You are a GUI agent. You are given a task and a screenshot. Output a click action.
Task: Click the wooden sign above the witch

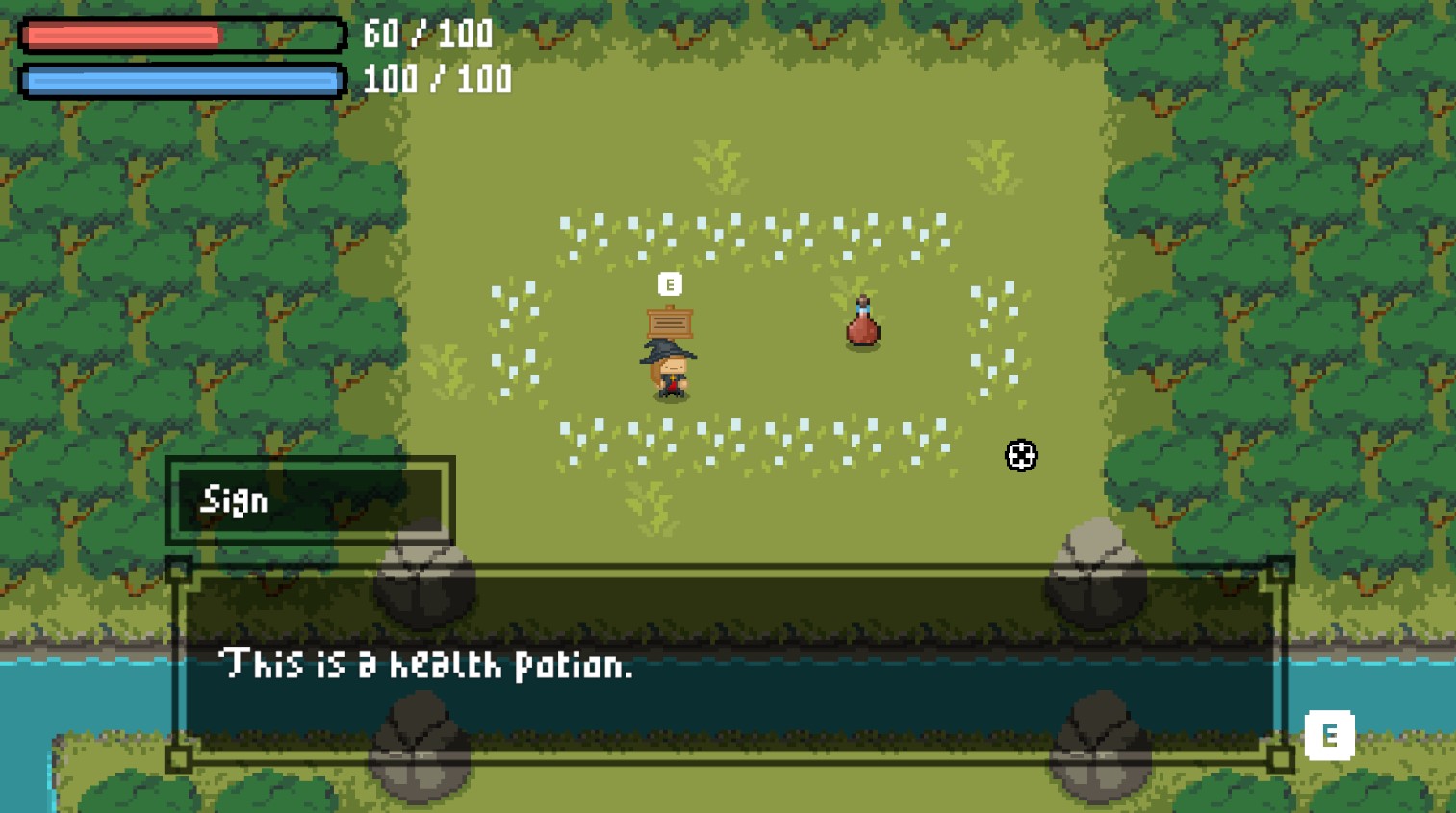point(670,322)
